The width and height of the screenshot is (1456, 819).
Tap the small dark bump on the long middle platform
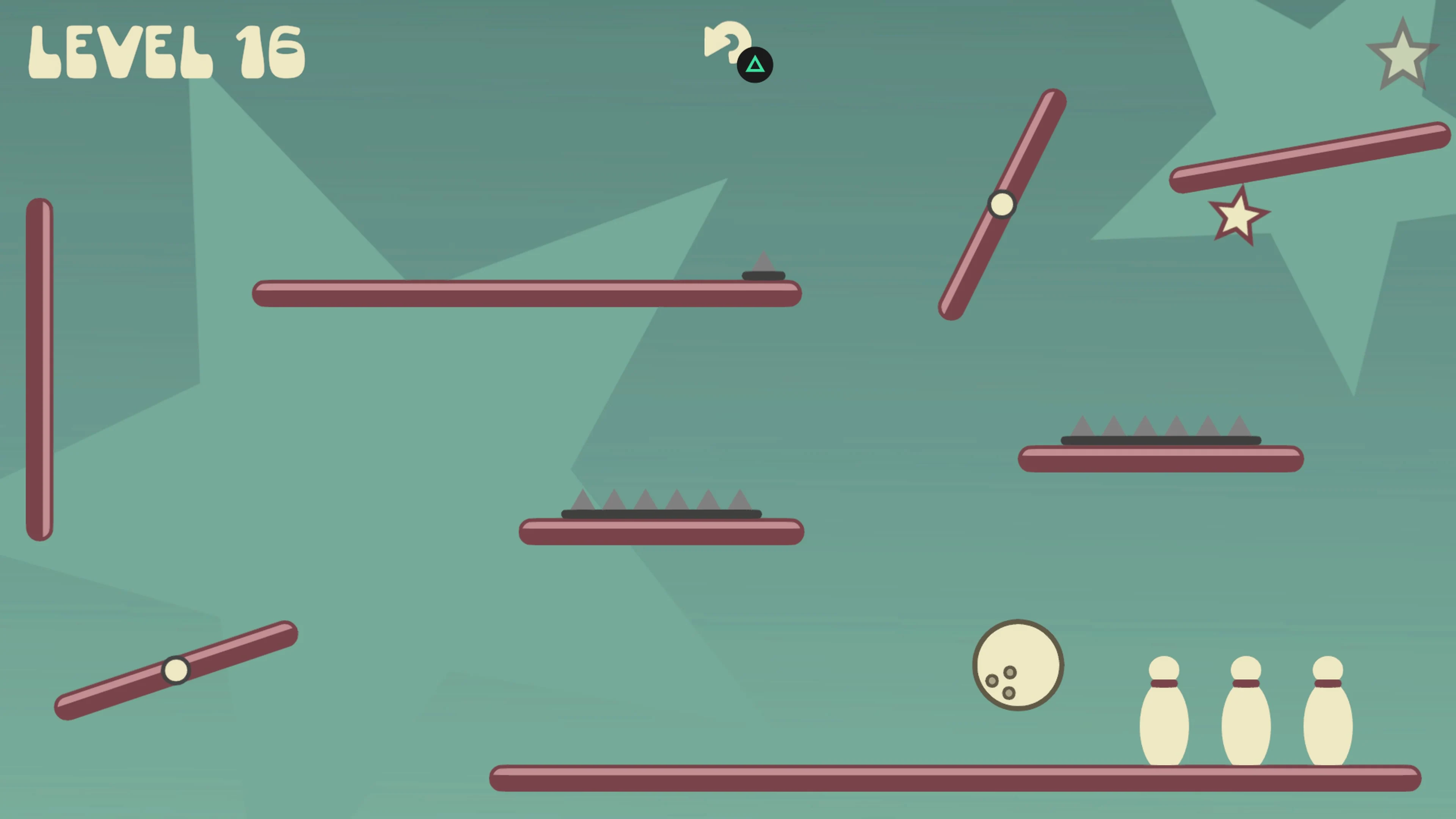pyautogui.click(x=764, y=275)
